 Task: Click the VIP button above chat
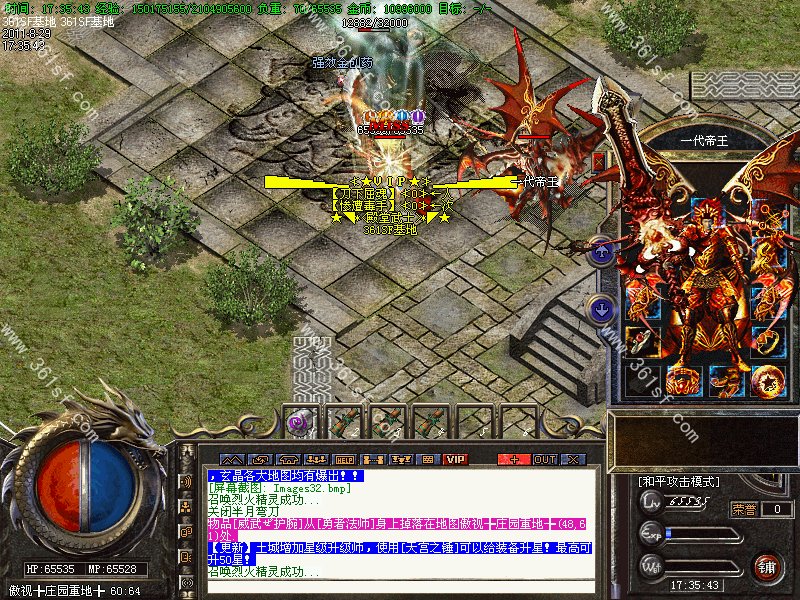point(456,459)
